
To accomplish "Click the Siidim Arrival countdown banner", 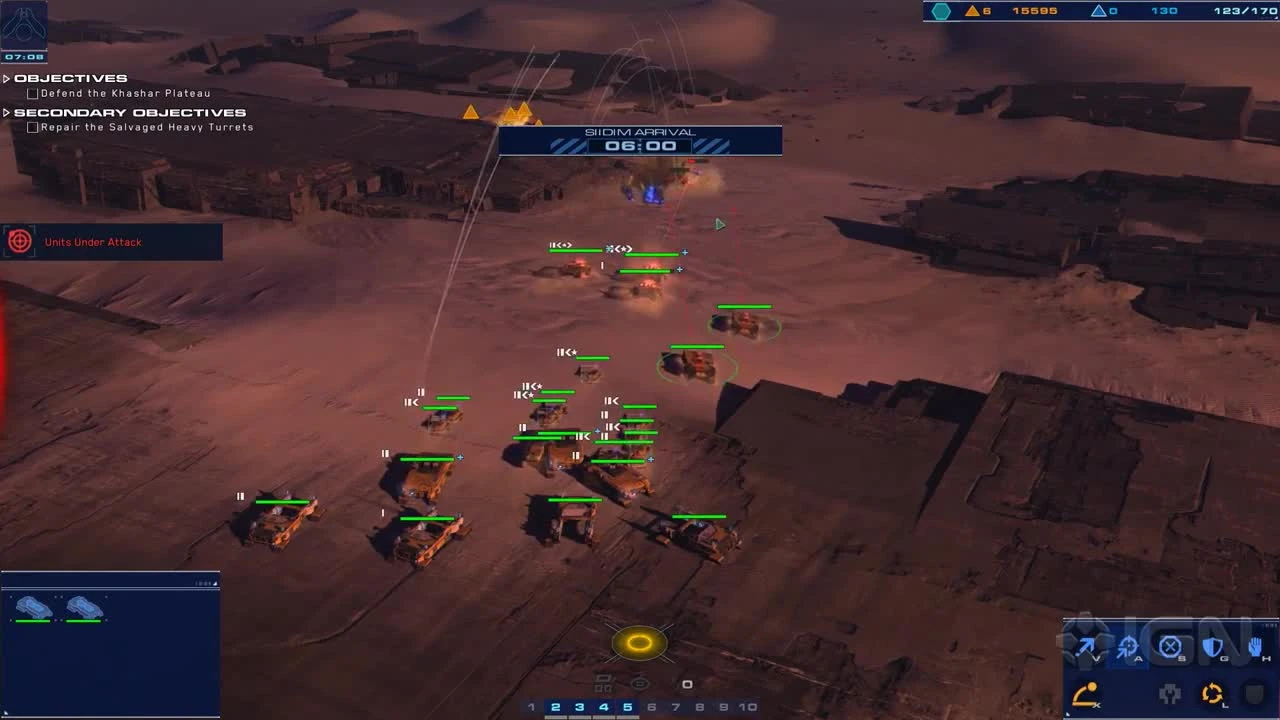I will (x=640, y=131).
